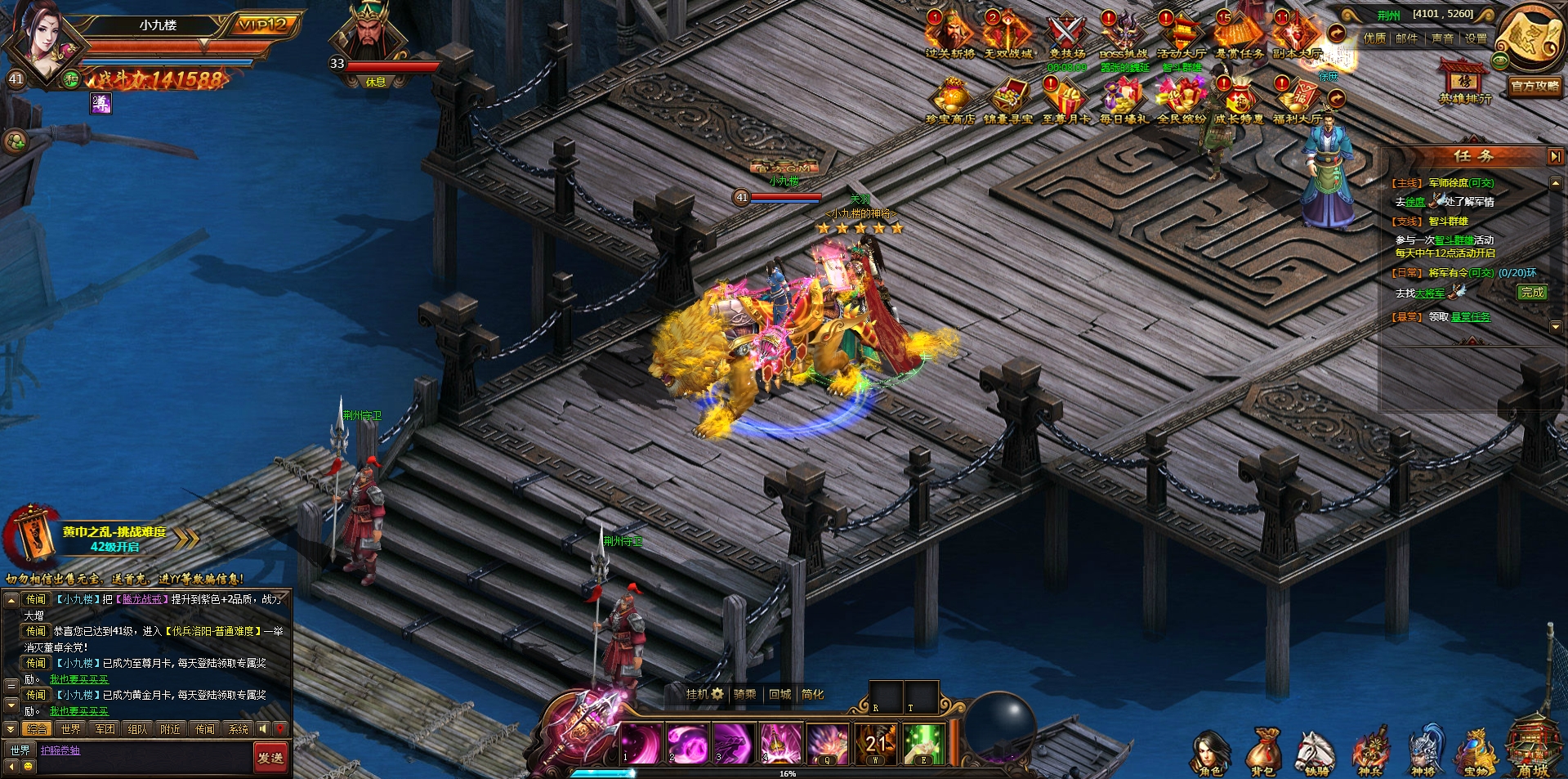
Task: Open the 背包 bag icon
Action: tap(1263, 750)
